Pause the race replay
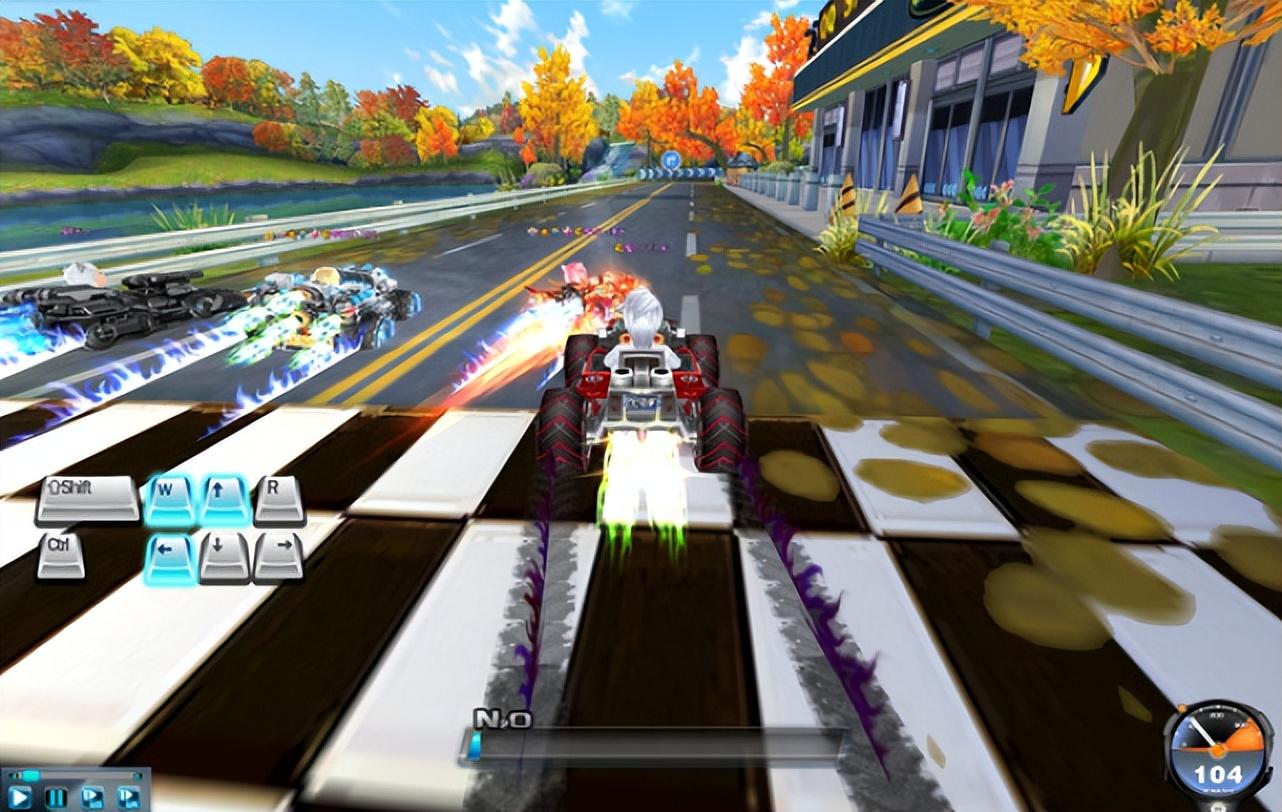Image resolution: width=1282 pixels, height=812 pixels. coord(56,797)
